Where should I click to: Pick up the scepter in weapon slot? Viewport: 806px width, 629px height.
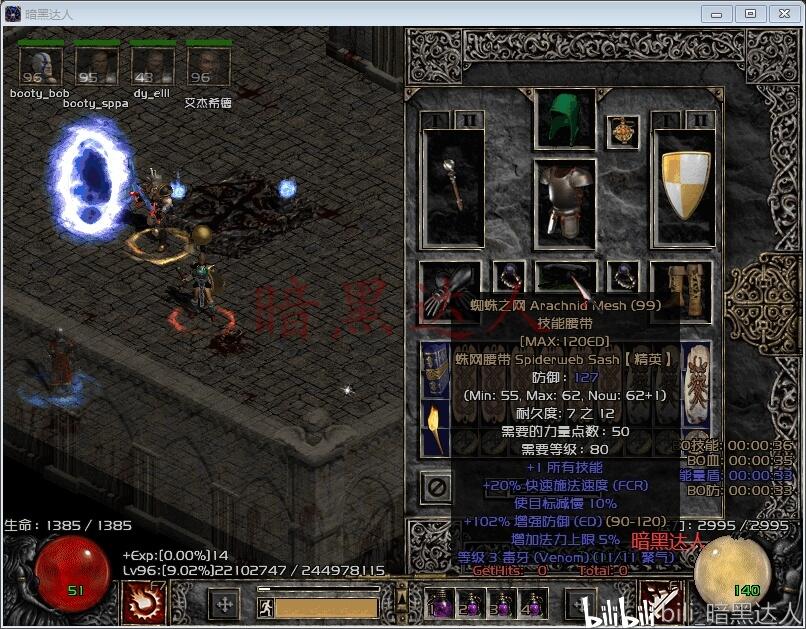click(x=452, y=188)
